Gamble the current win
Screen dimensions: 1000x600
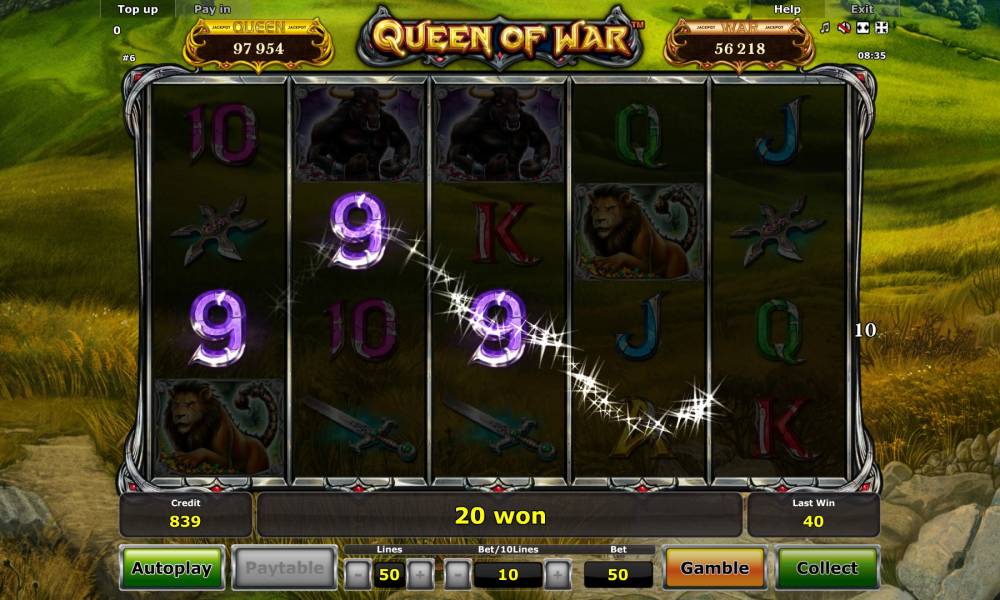pos(714,568)
